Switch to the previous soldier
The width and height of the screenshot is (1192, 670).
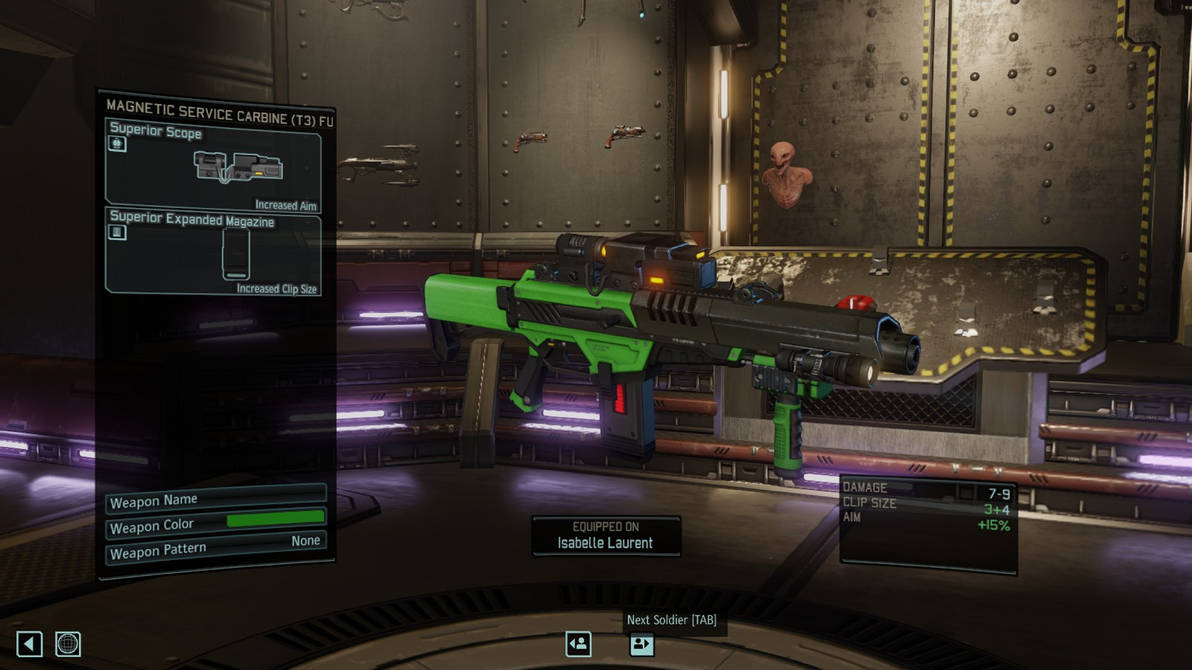click(x=578, y=644)
